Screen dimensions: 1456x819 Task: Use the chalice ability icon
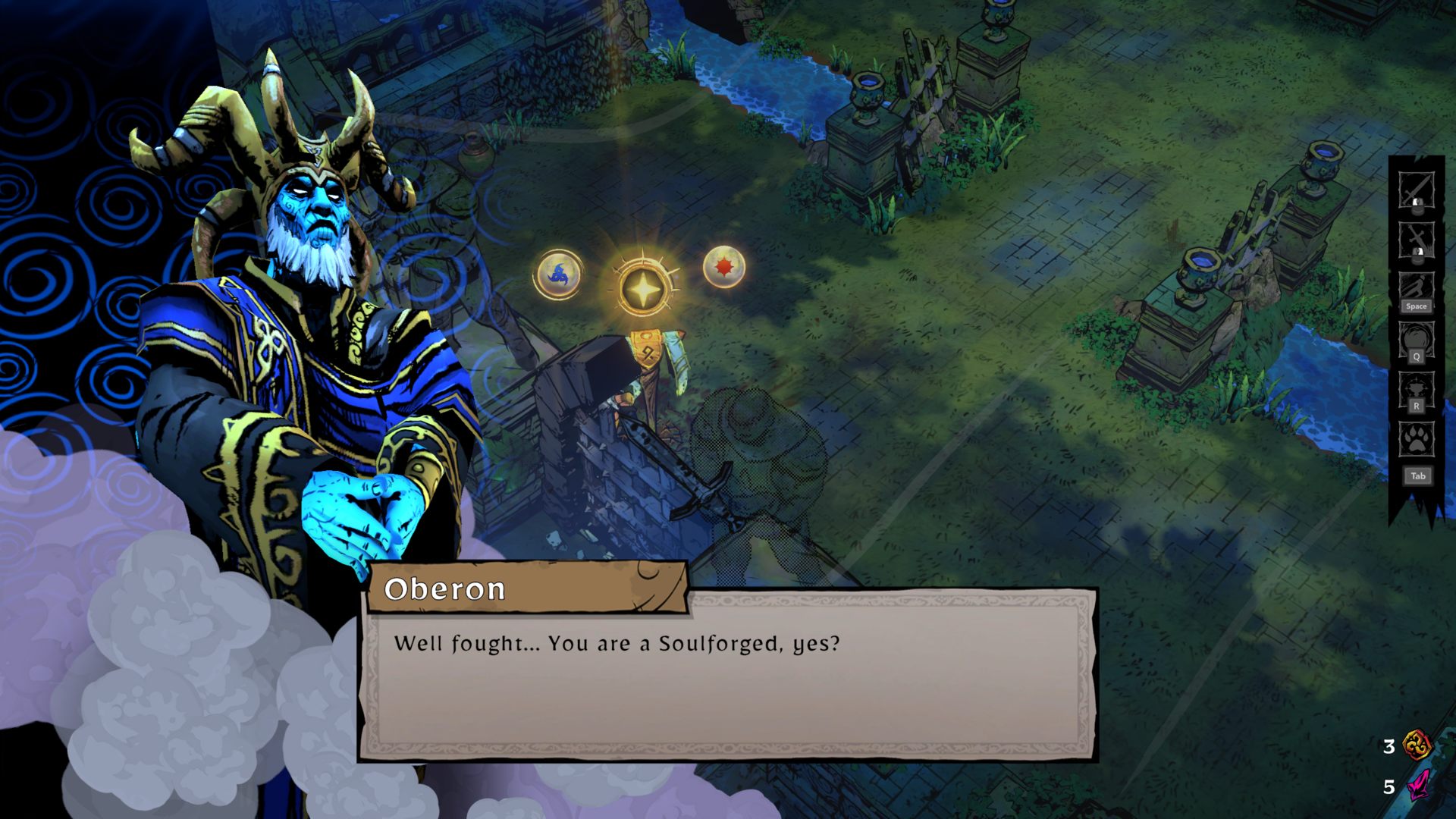point(1416,389)
